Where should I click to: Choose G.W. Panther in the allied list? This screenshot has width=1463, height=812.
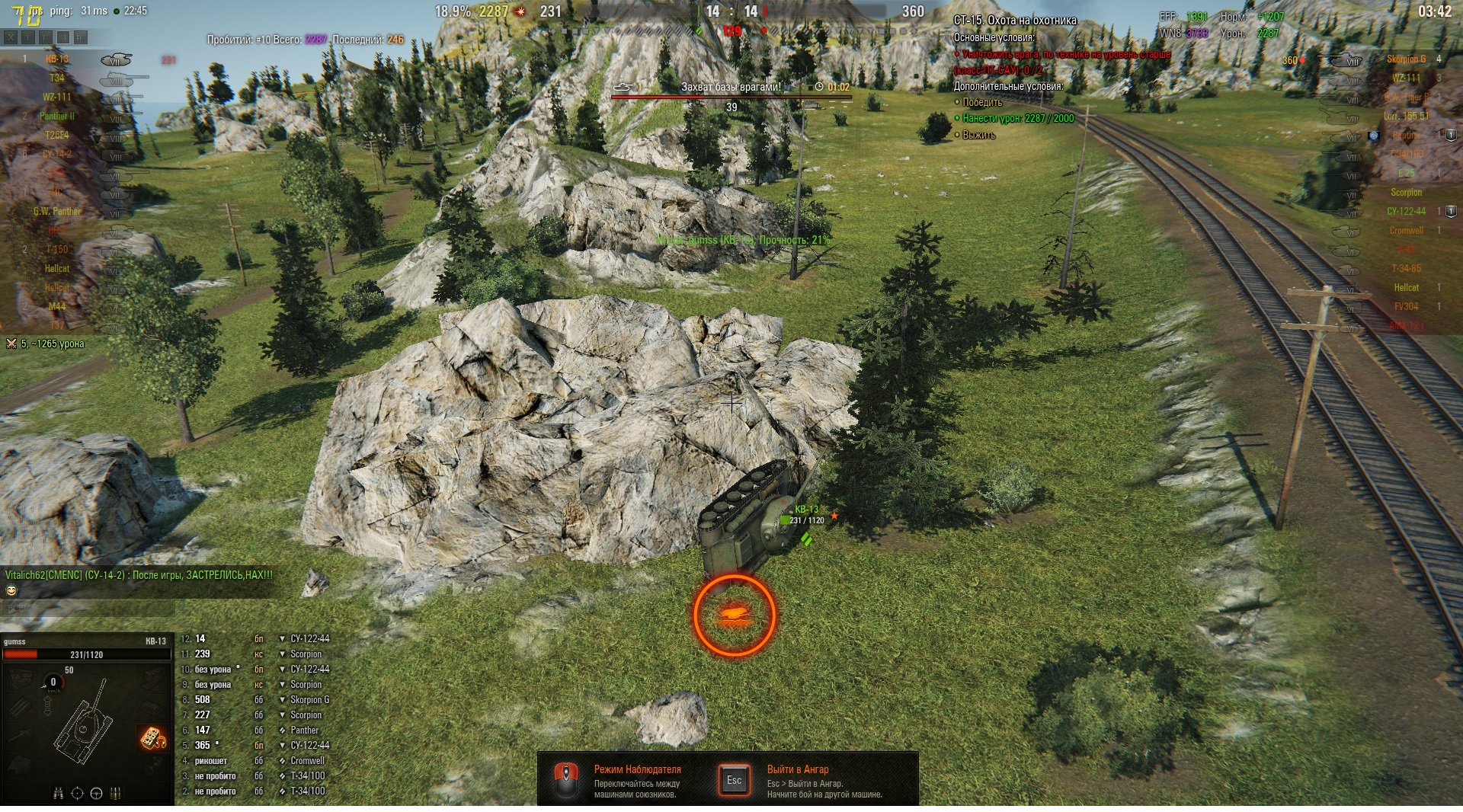pyautogui.click(x=57, y=212)
